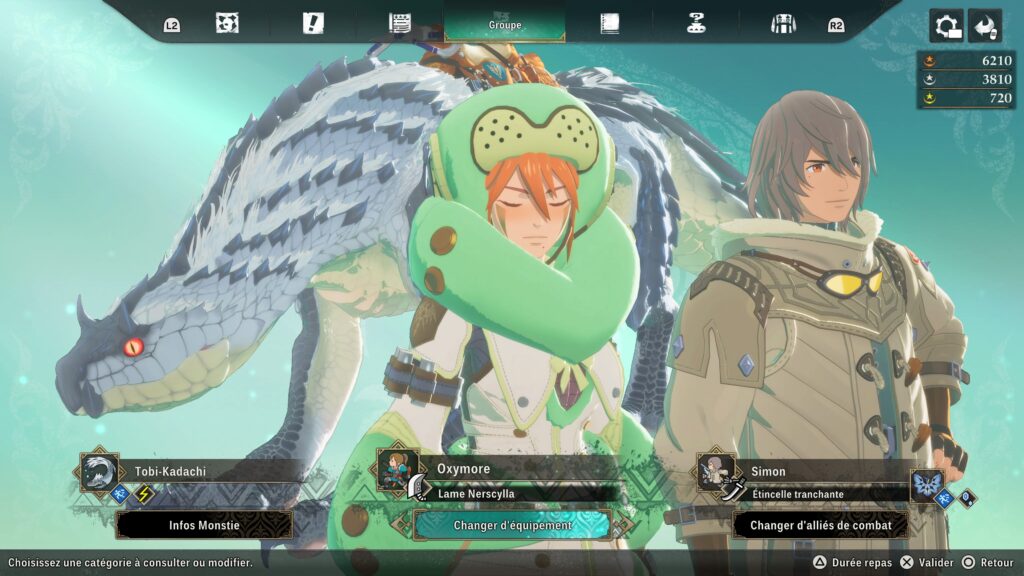This screenshot has height=576, width=1024.
Task: Click the curved arrow icon beside the gear
Action: pyautogui.click(x=985, y=26)
